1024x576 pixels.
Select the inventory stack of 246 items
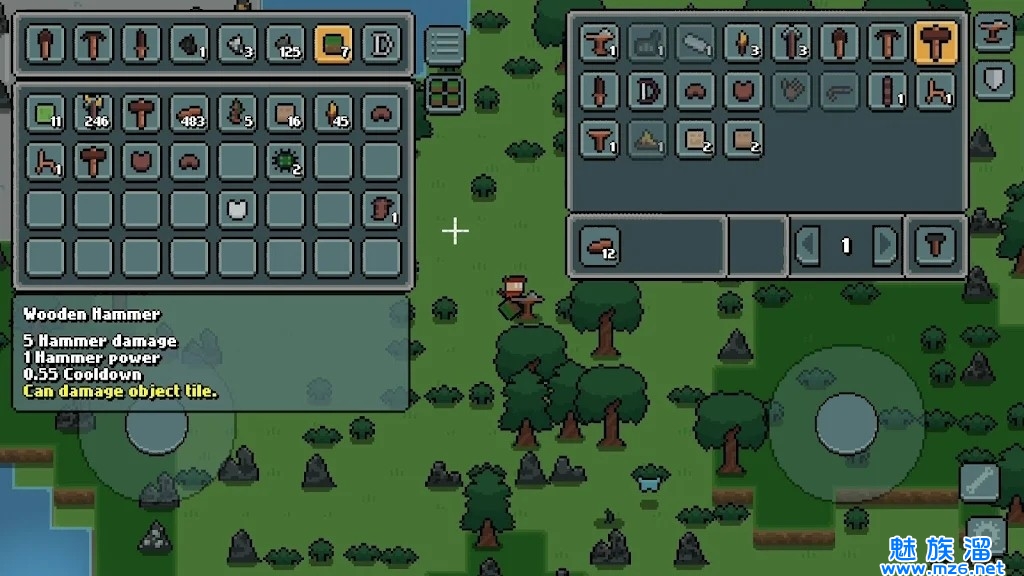click(x=92, y=112)
